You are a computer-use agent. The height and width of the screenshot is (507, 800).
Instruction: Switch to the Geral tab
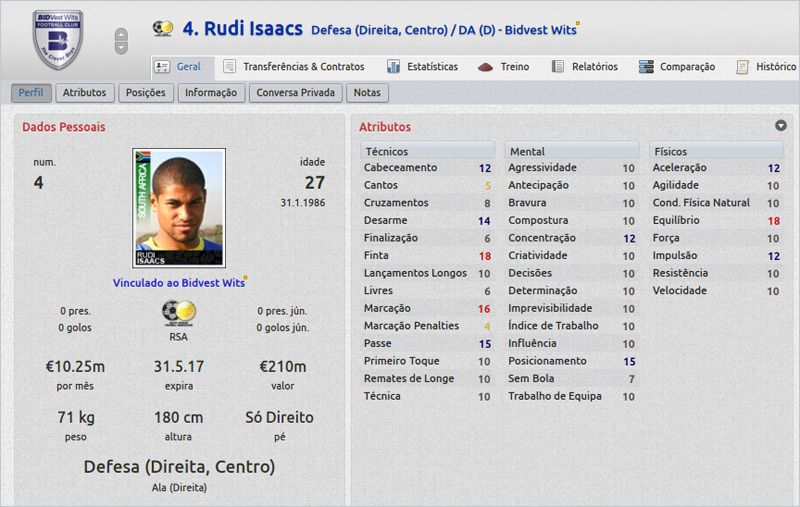click(x=181, y=67)
